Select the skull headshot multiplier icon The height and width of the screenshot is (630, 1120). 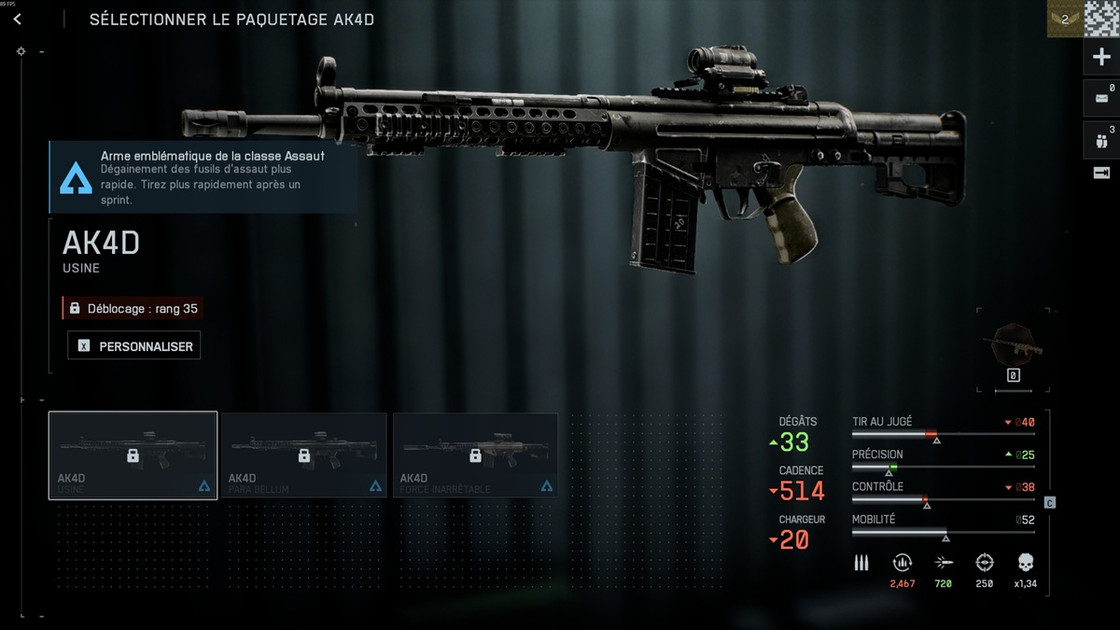(x=1025, y=563)
